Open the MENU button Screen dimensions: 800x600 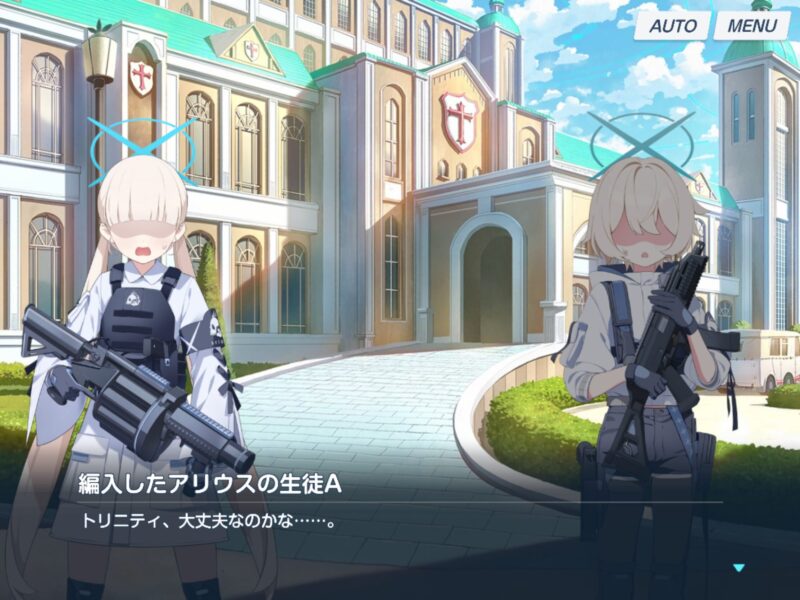point(751,25)
